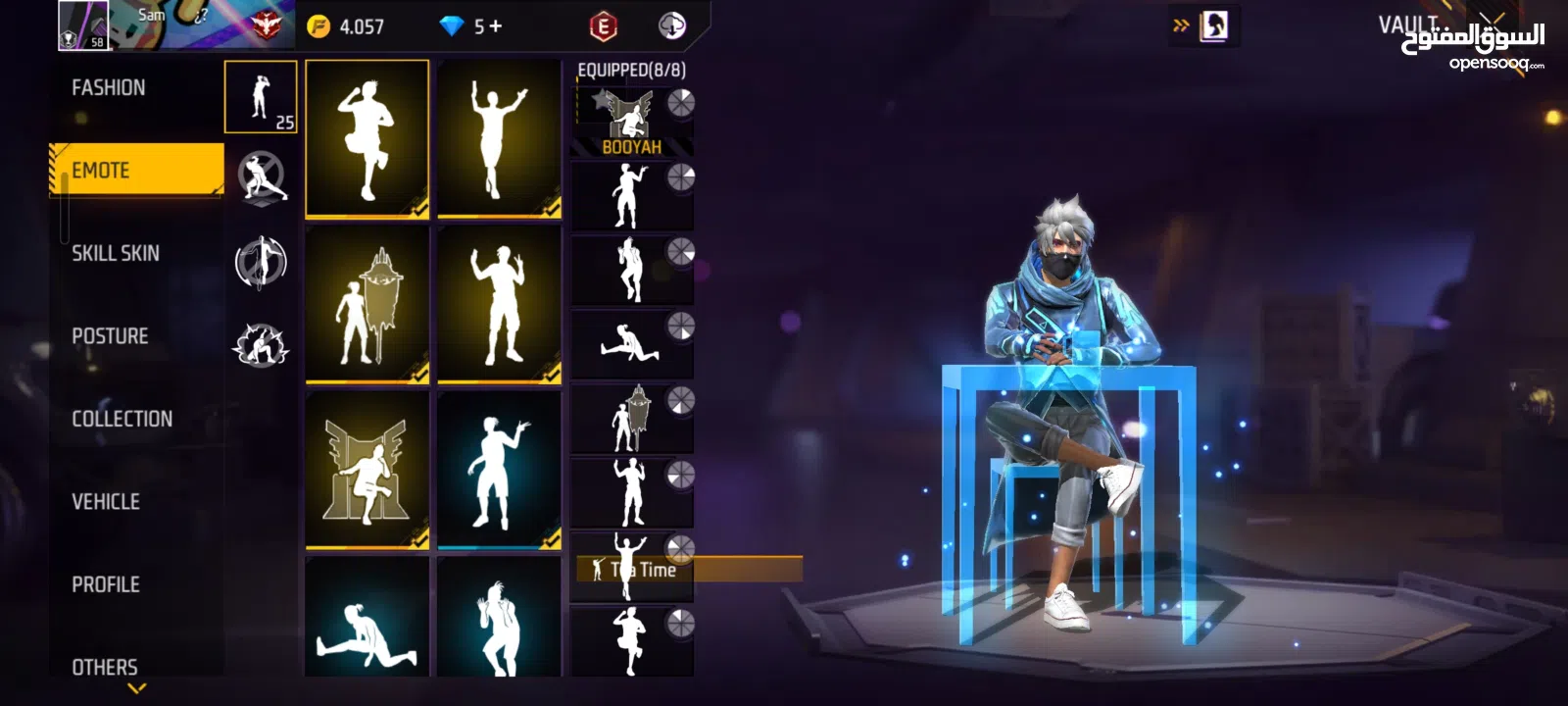Open the red E badge icon

606,25
